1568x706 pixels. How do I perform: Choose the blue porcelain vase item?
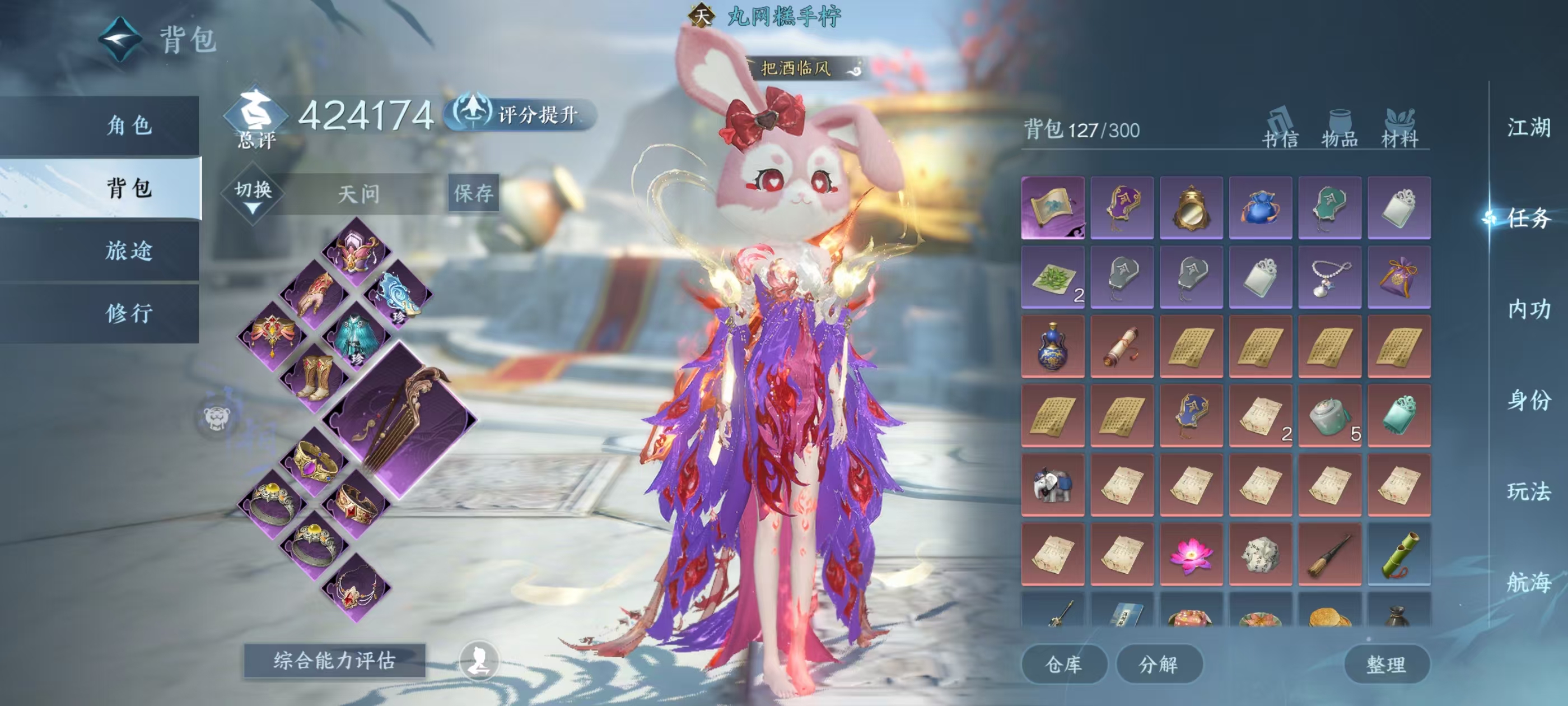click(1052, 346)
